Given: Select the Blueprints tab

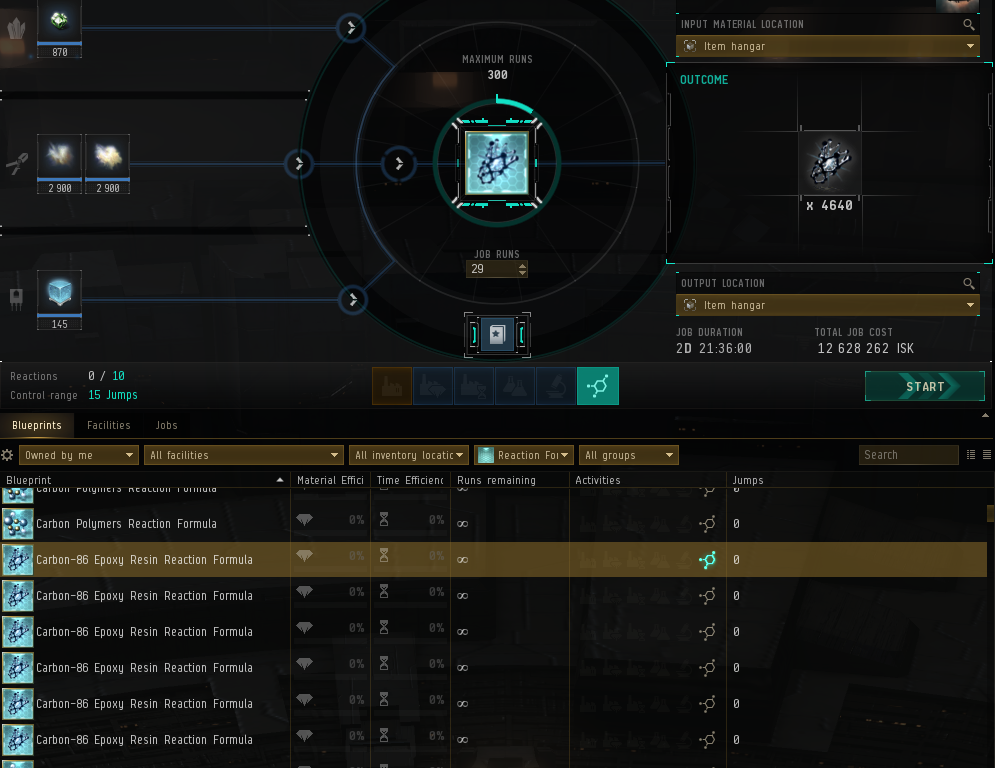Looking at the screenshot, I should pos(37,425).
